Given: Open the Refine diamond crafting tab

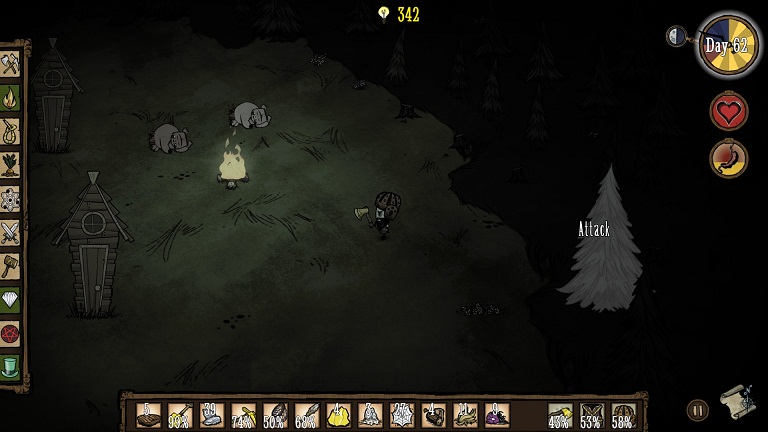Looking at the screenshot, I should tap(11, 299).
